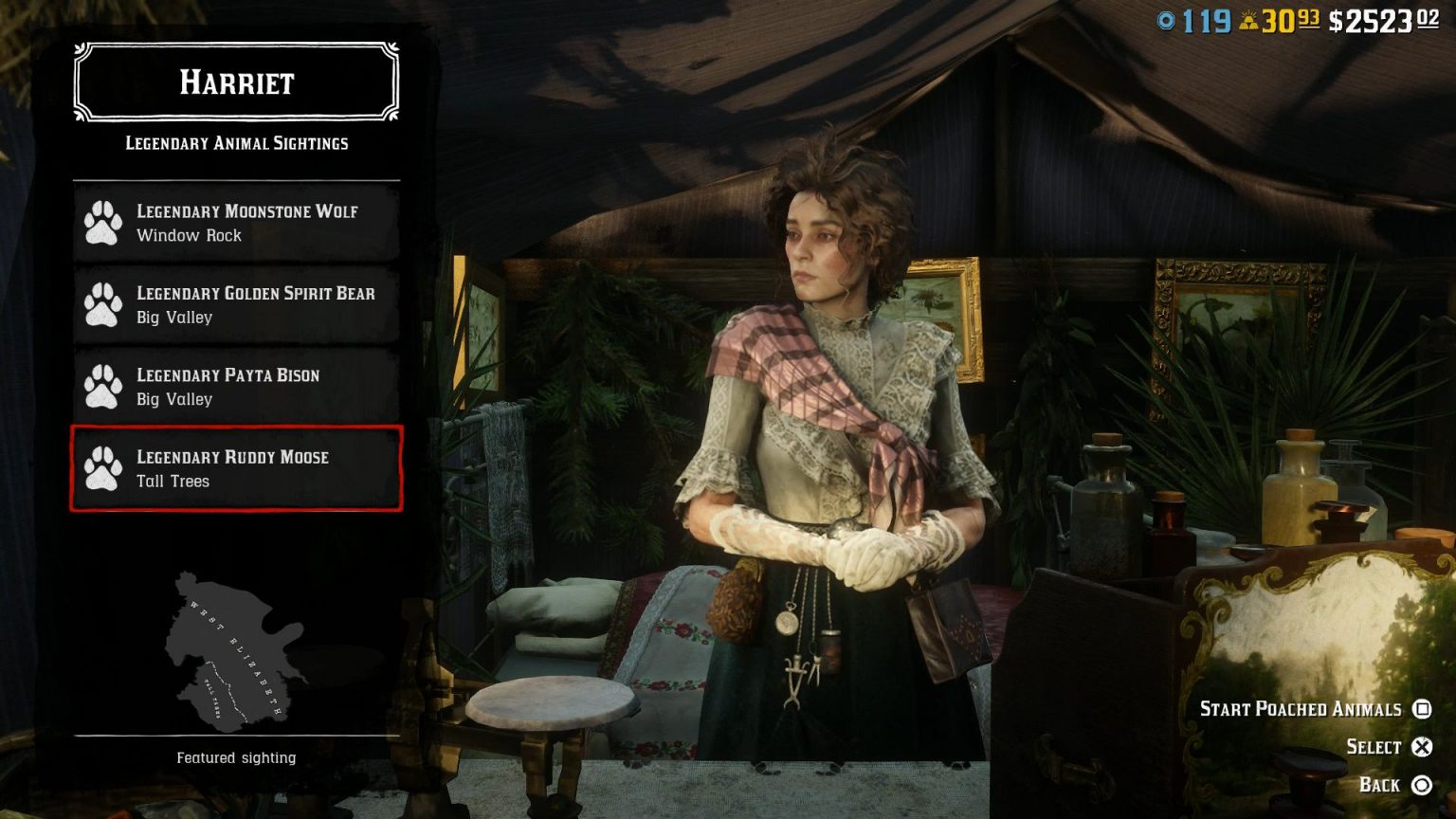Click the circle button icon beside Back
This screenshot has height=819, width=1456.
click(x=1422, y=786)
